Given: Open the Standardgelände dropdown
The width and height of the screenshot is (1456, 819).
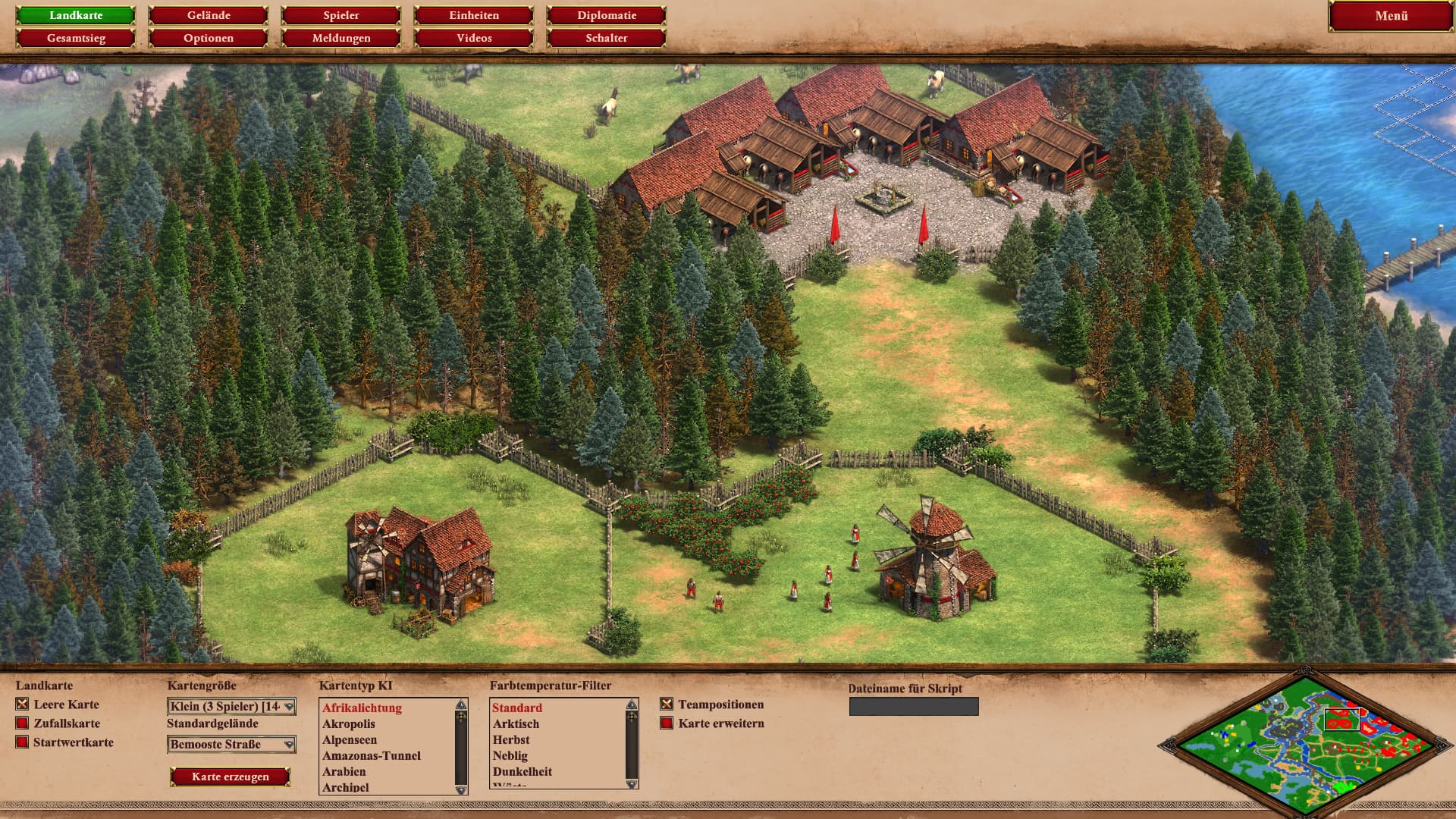Looking at the screenshot, I should tap(231, 745).
